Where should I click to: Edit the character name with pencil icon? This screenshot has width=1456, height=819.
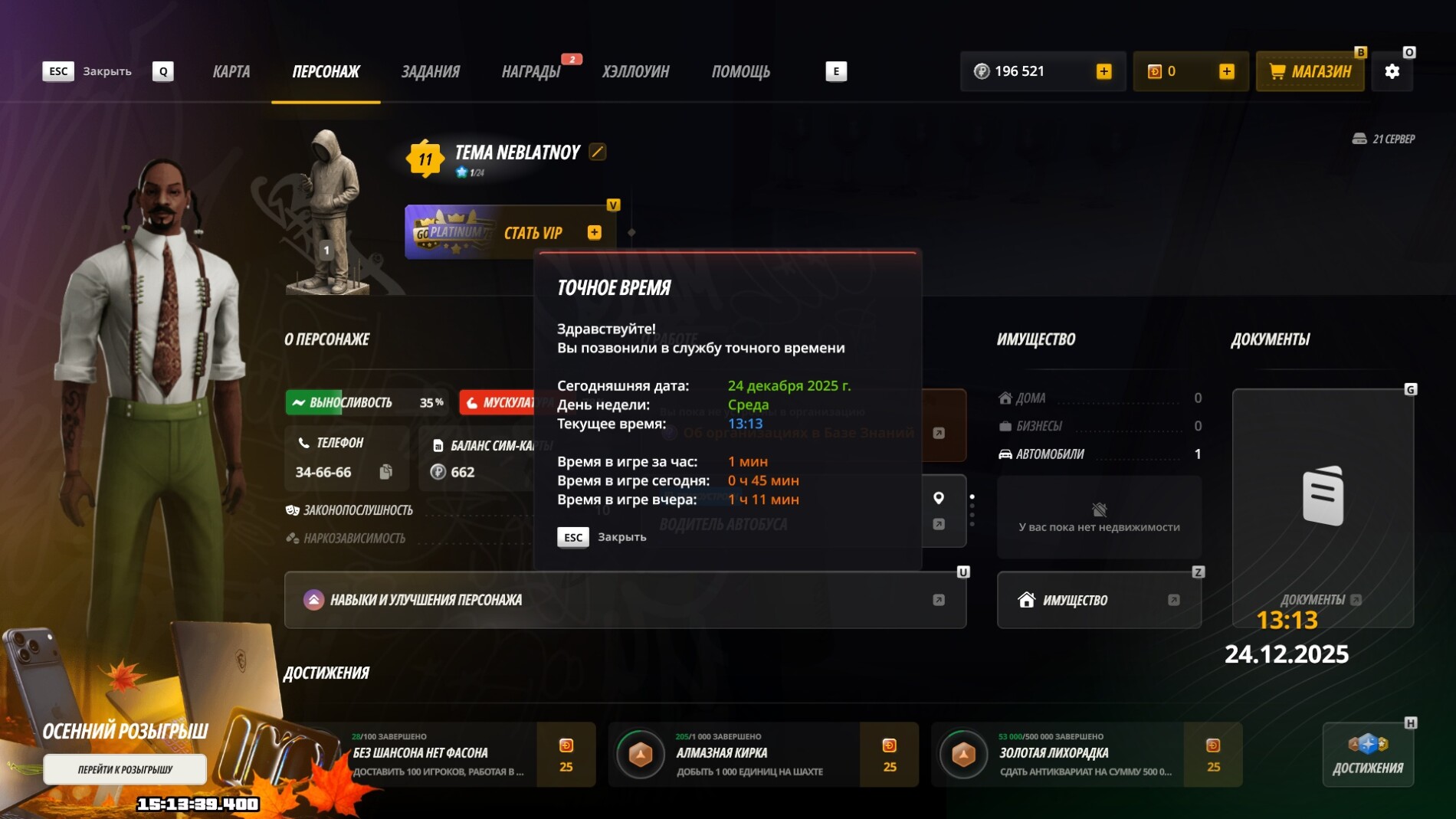tap(598, 152)
